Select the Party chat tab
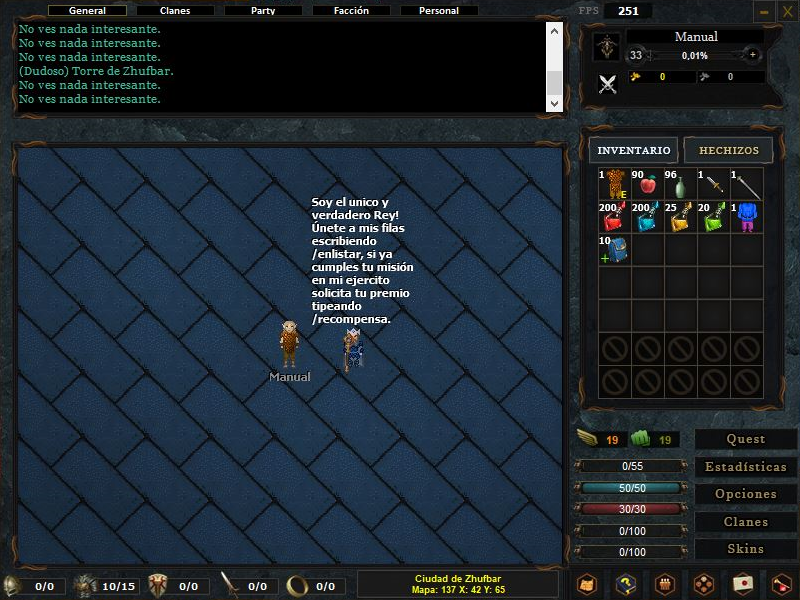 click(263, 11)
